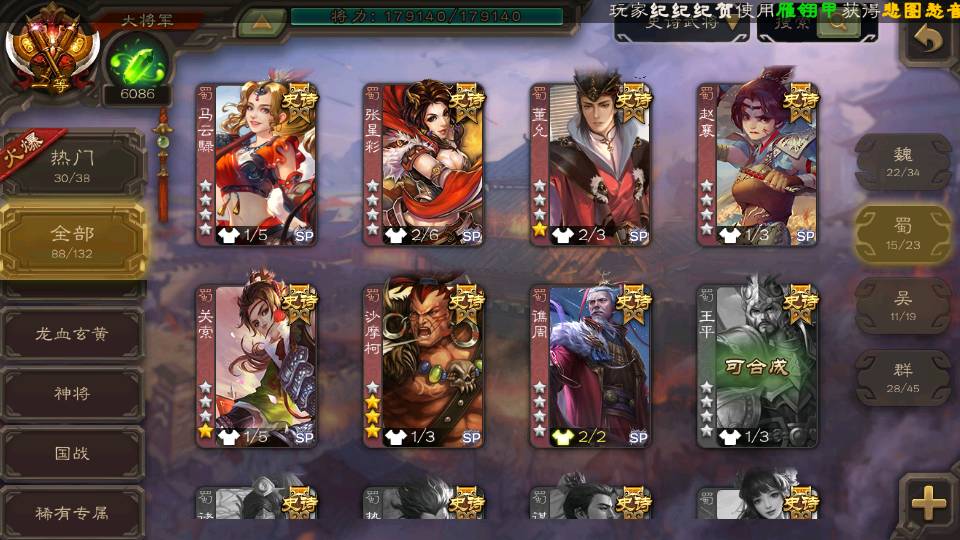Open the 龙血玄黄 category
960x540 pixels.
pyautogui.click(x=72, y=333)
